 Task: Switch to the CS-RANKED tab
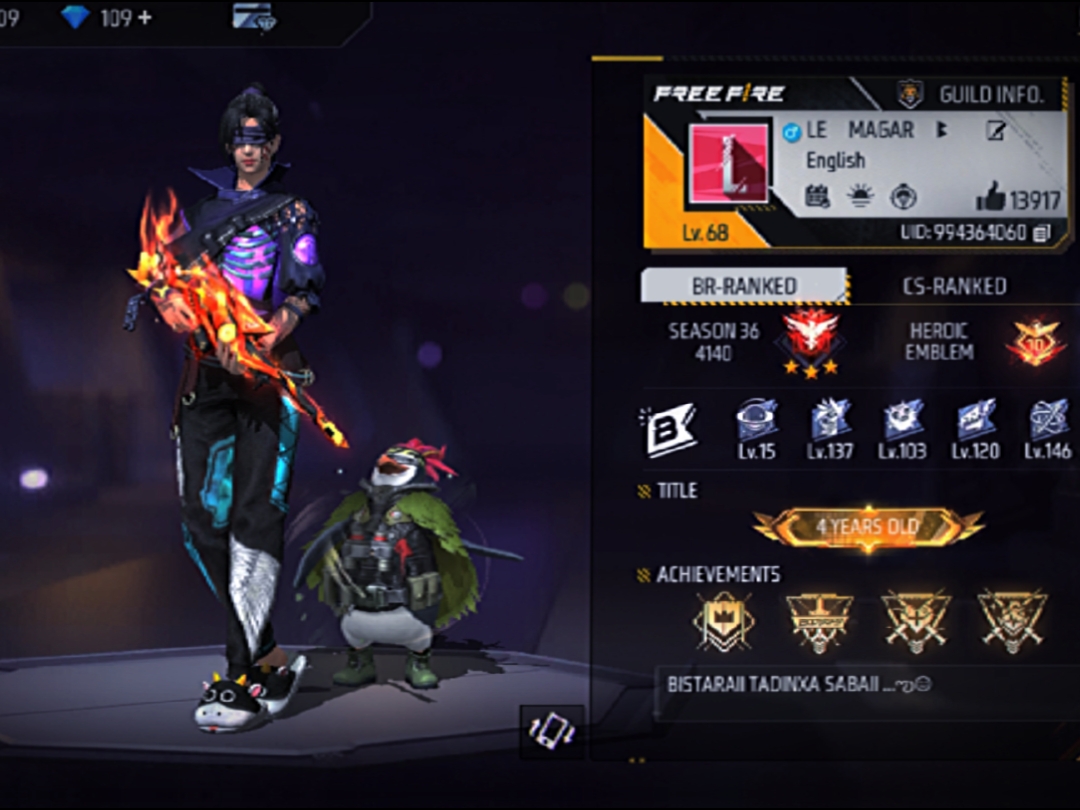pyautogui.click(x=954, y=286)
